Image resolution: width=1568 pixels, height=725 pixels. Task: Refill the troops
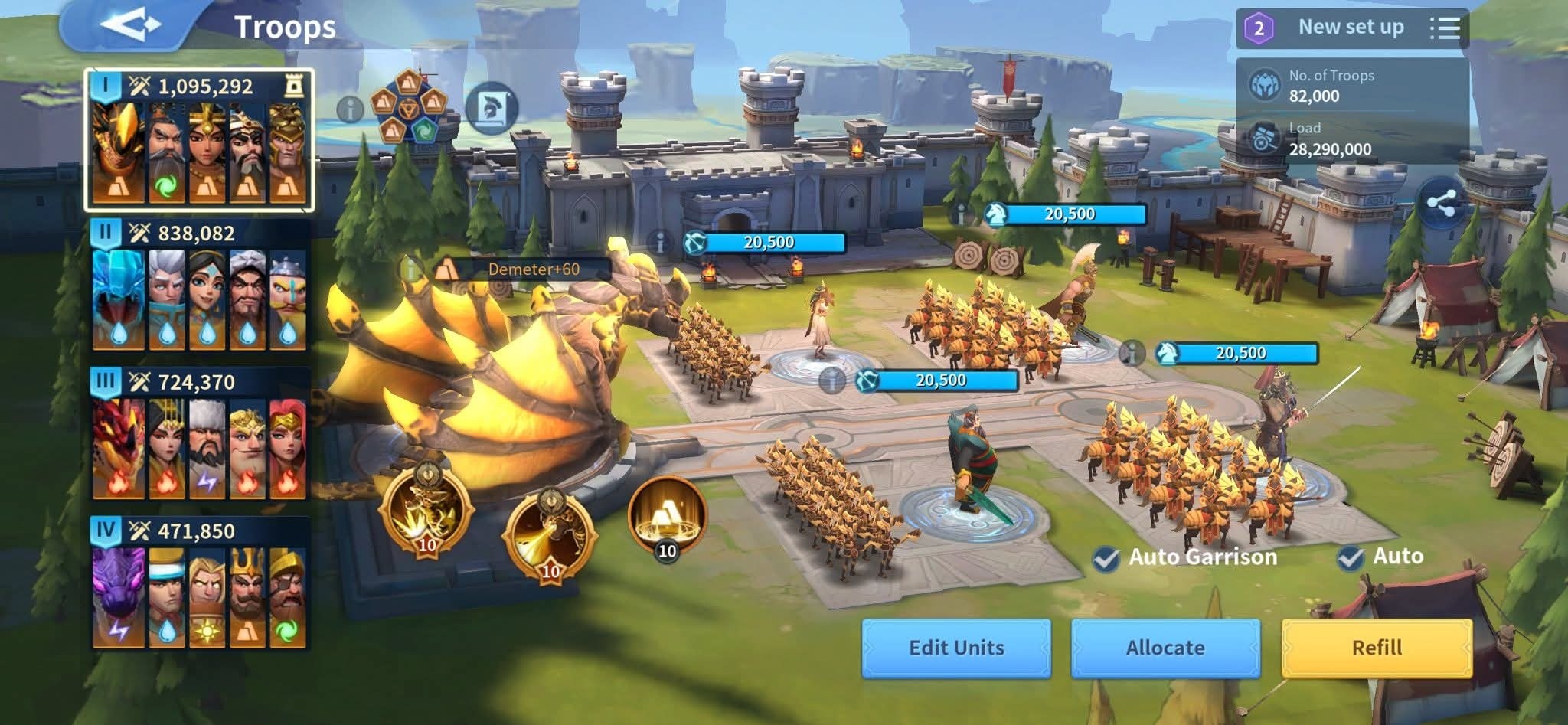[x=1377, y=648]
